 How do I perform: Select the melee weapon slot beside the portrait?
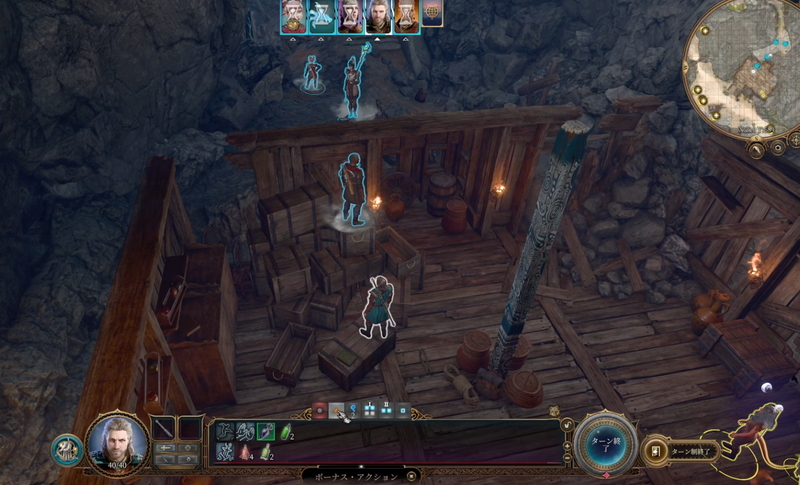(x=163, y=428)
